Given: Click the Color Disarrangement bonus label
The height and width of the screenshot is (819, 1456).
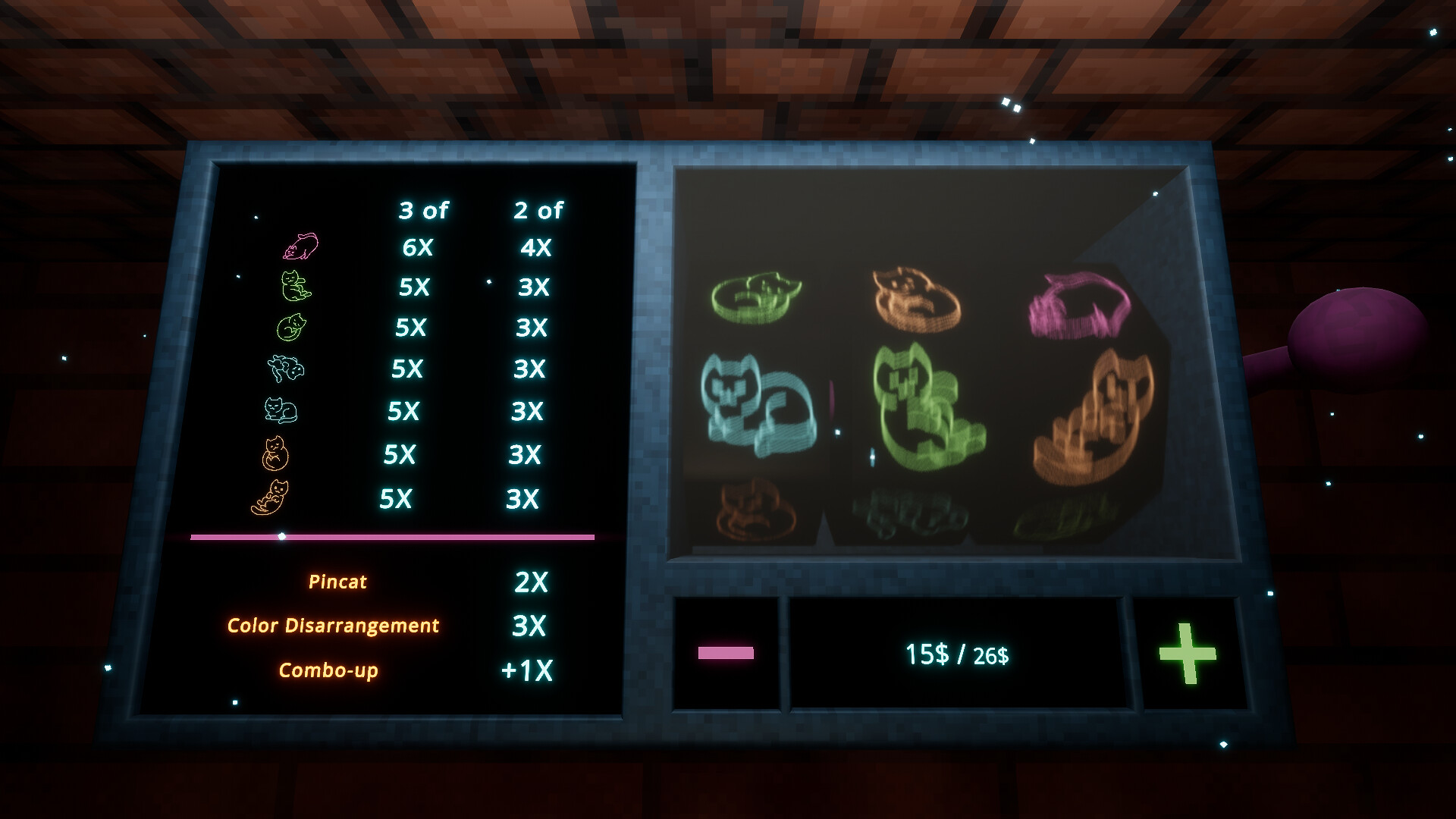Looking at the screenshot, I should (x=334, y=626).
